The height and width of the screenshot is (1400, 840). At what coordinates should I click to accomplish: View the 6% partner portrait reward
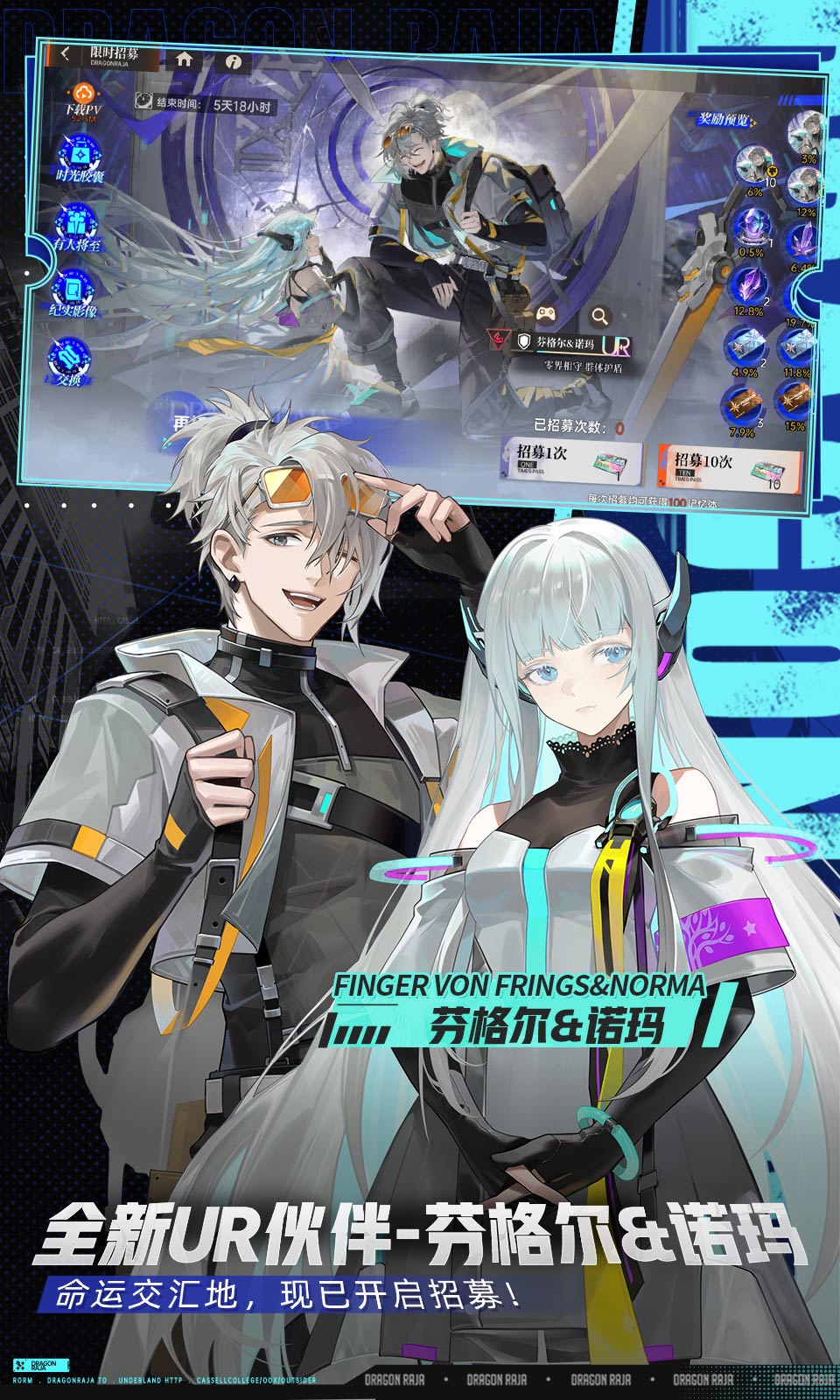752,166
